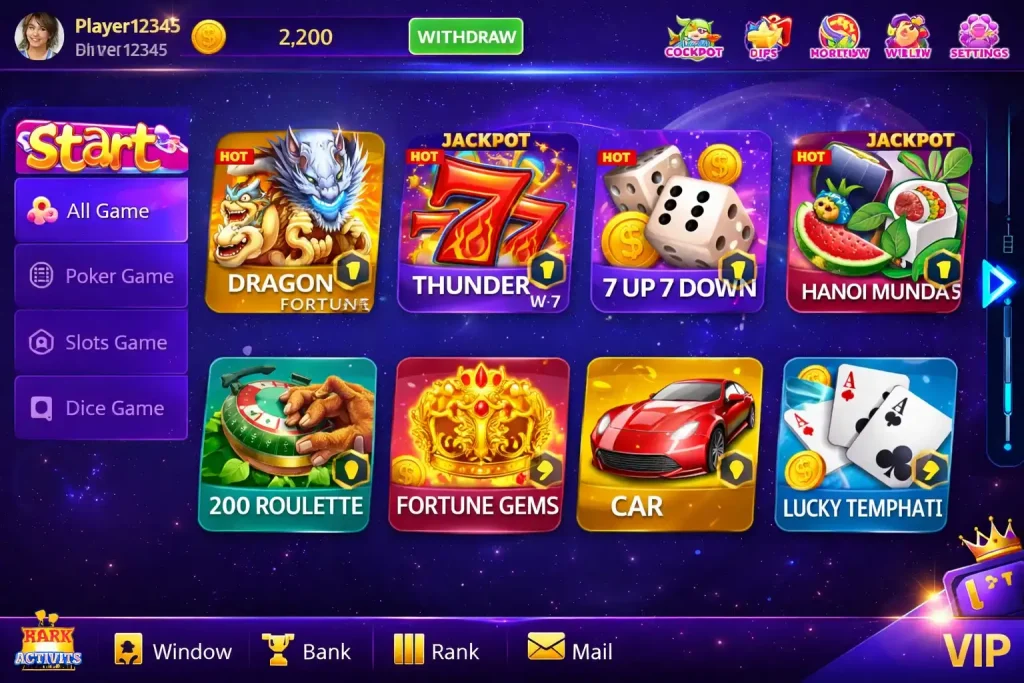Switch to Slots Game category
This screenshot has height=683, width=1024.
[101, 342]
